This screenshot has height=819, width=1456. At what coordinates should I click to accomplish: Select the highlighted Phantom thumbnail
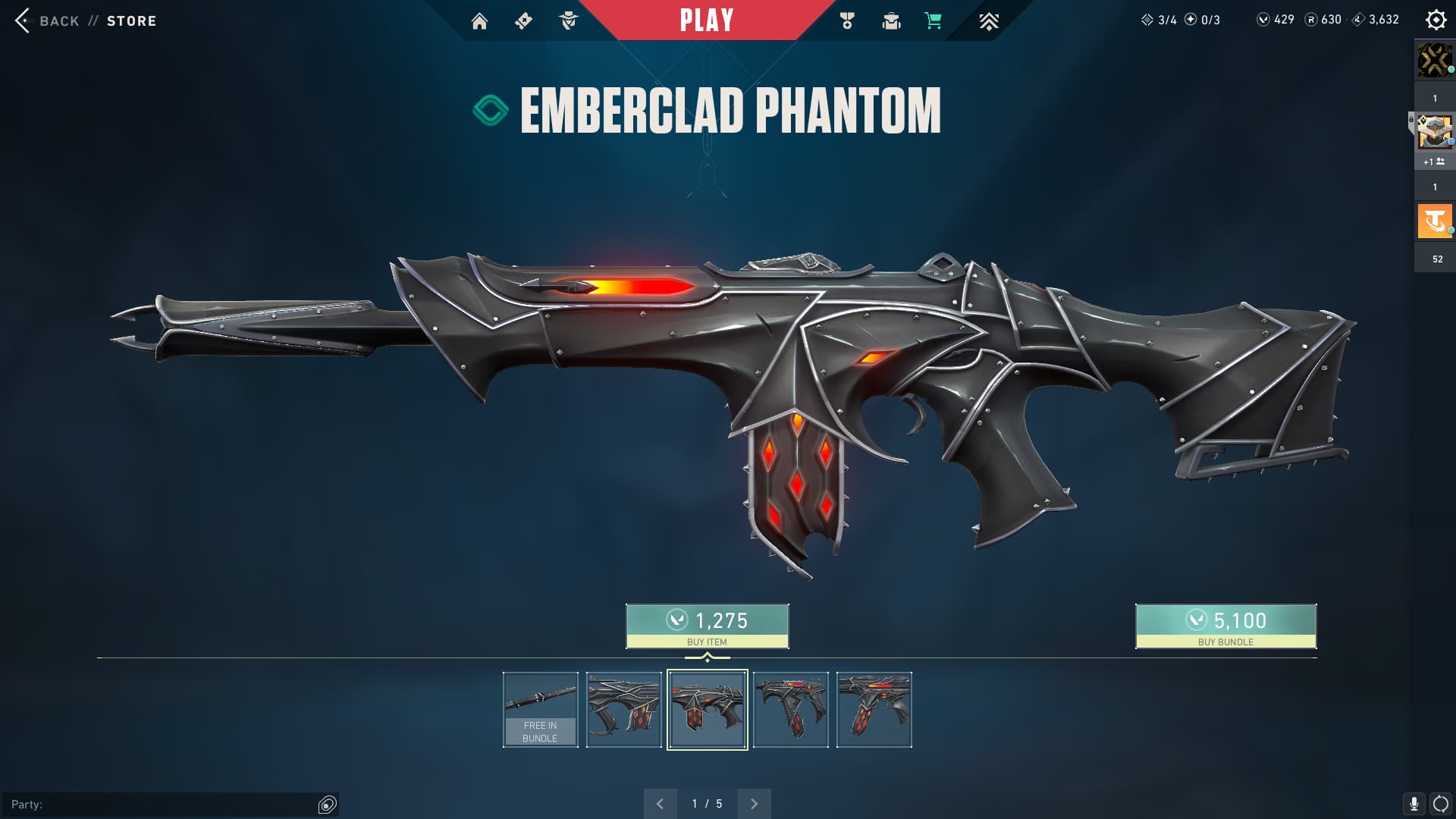(x=707, y=710)
